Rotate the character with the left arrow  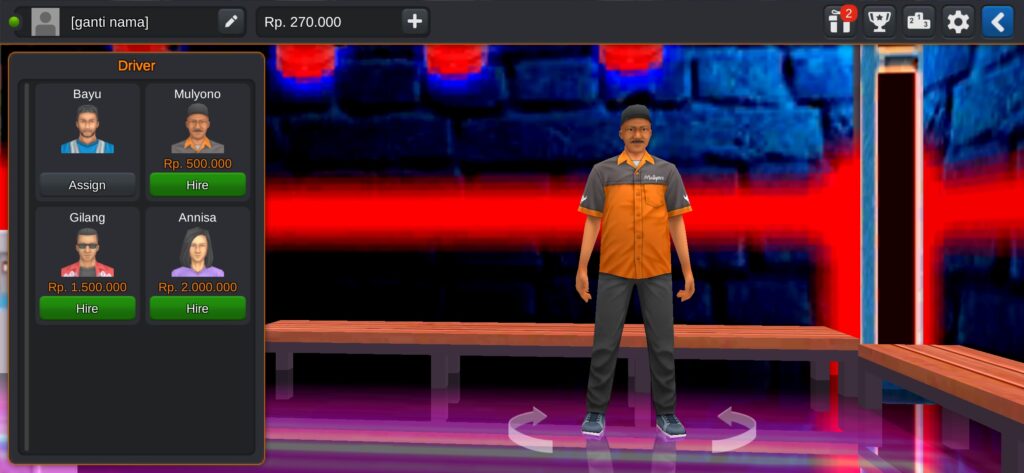pos(529,428)
